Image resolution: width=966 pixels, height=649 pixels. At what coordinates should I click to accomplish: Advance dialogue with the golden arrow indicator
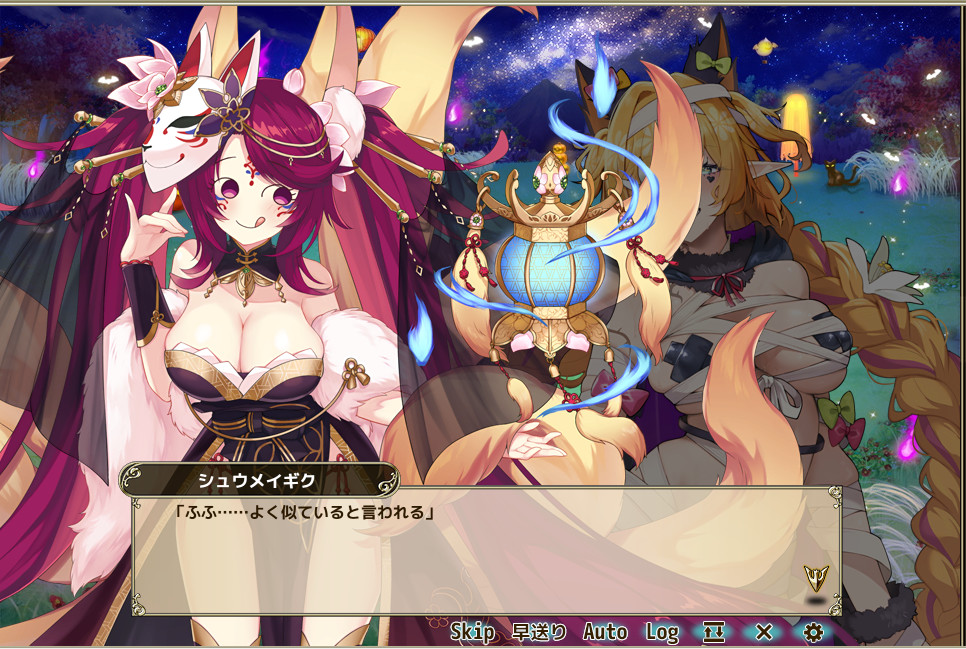click(x=815, y=577)
